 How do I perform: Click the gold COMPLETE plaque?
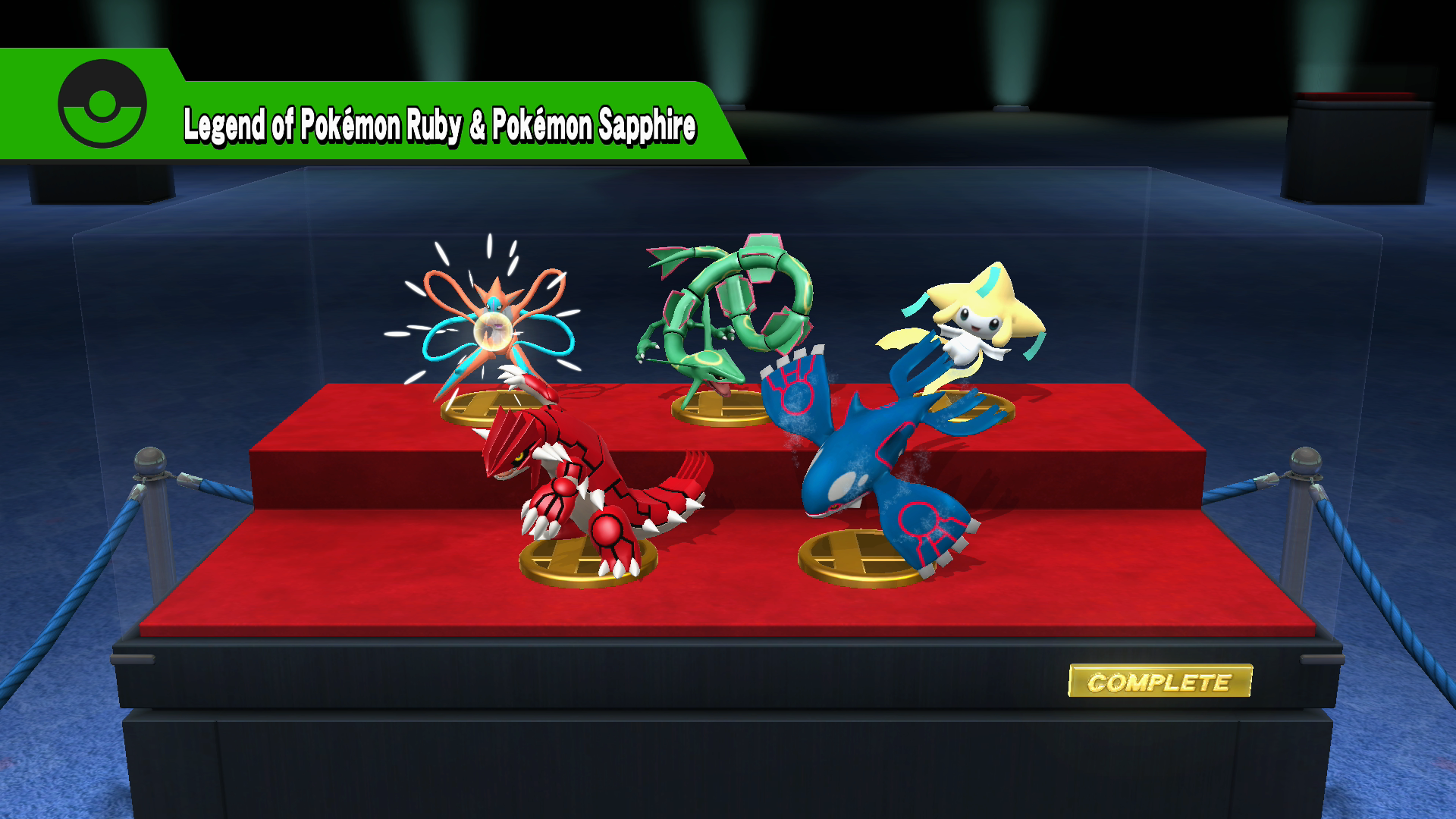(x=1159, y=681)
